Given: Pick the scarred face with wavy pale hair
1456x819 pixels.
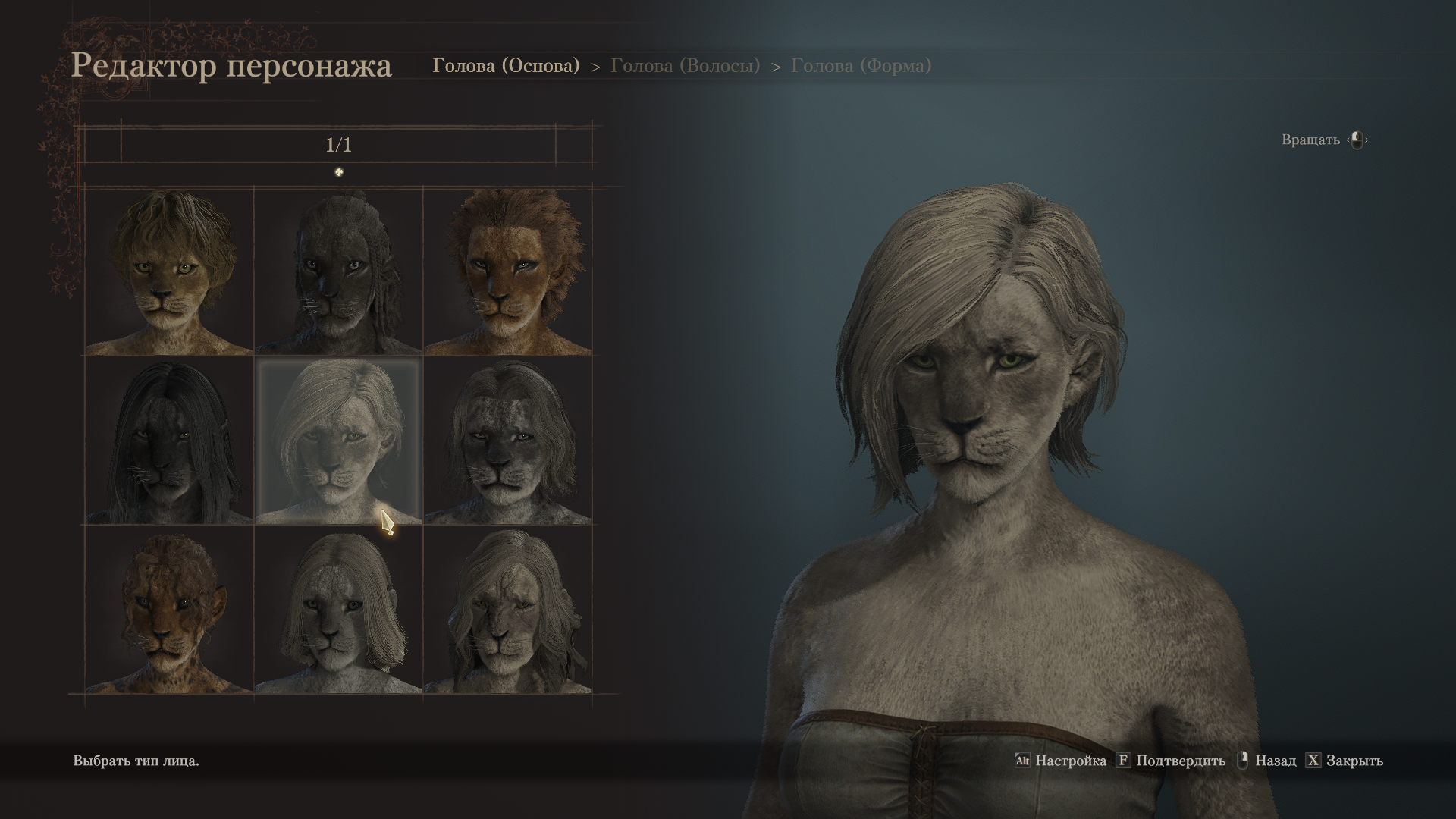Looking at the screenshot, I should pyautogui.click(x=507, y=610).
